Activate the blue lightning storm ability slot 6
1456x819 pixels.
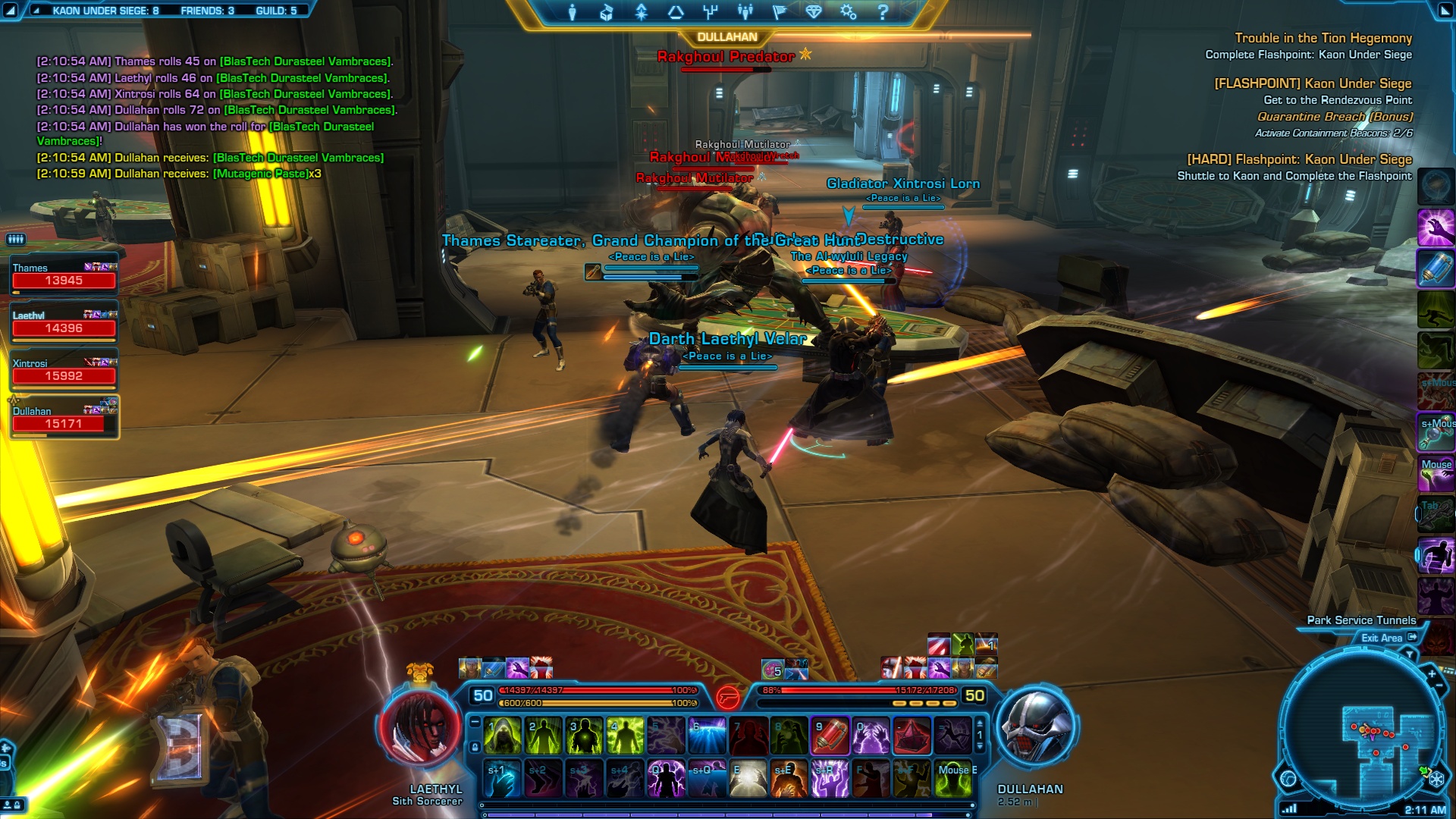click(707, 736)
